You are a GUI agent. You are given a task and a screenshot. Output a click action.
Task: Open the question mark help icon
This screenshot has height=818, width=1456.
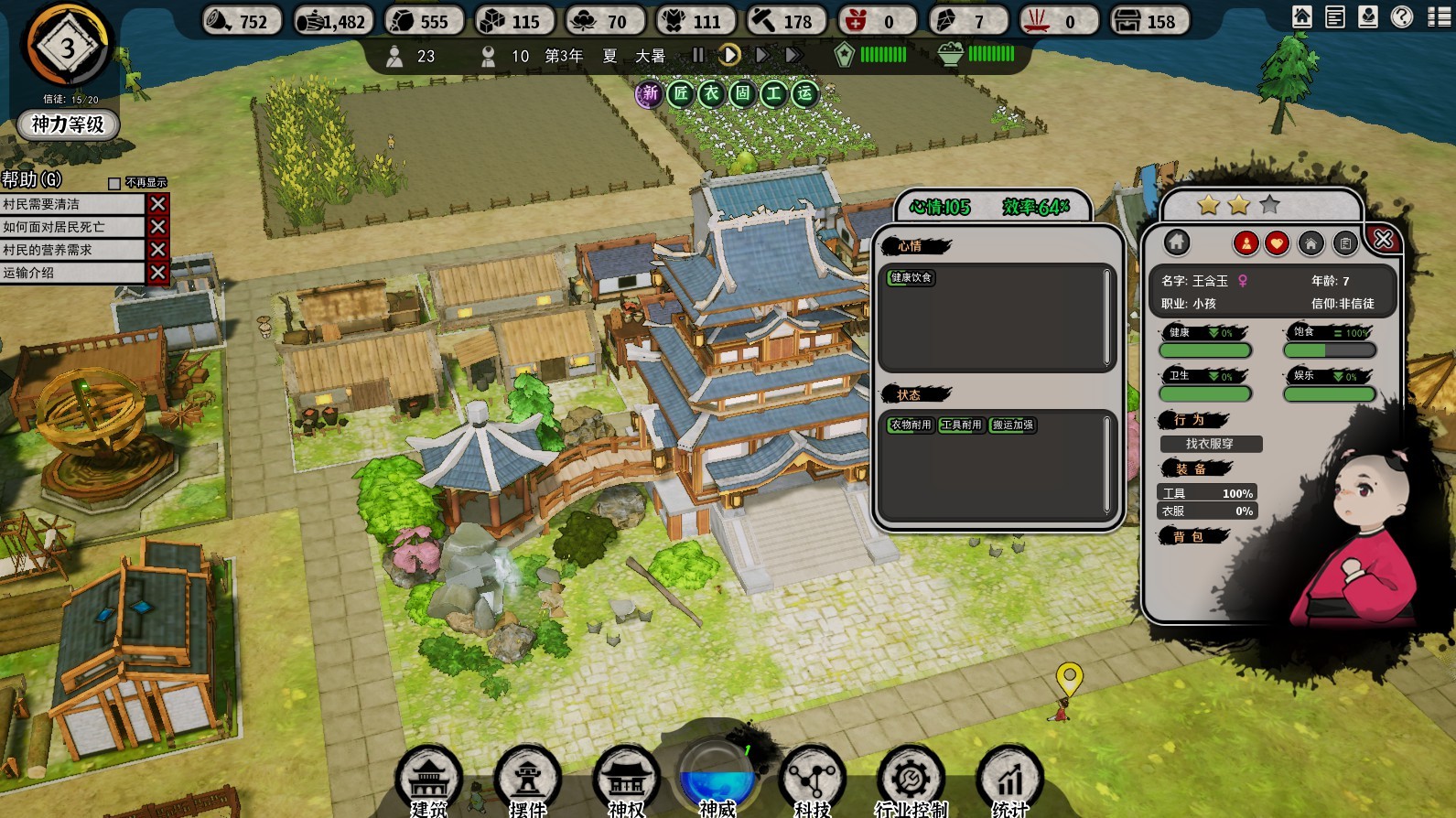pos(1401,16)
